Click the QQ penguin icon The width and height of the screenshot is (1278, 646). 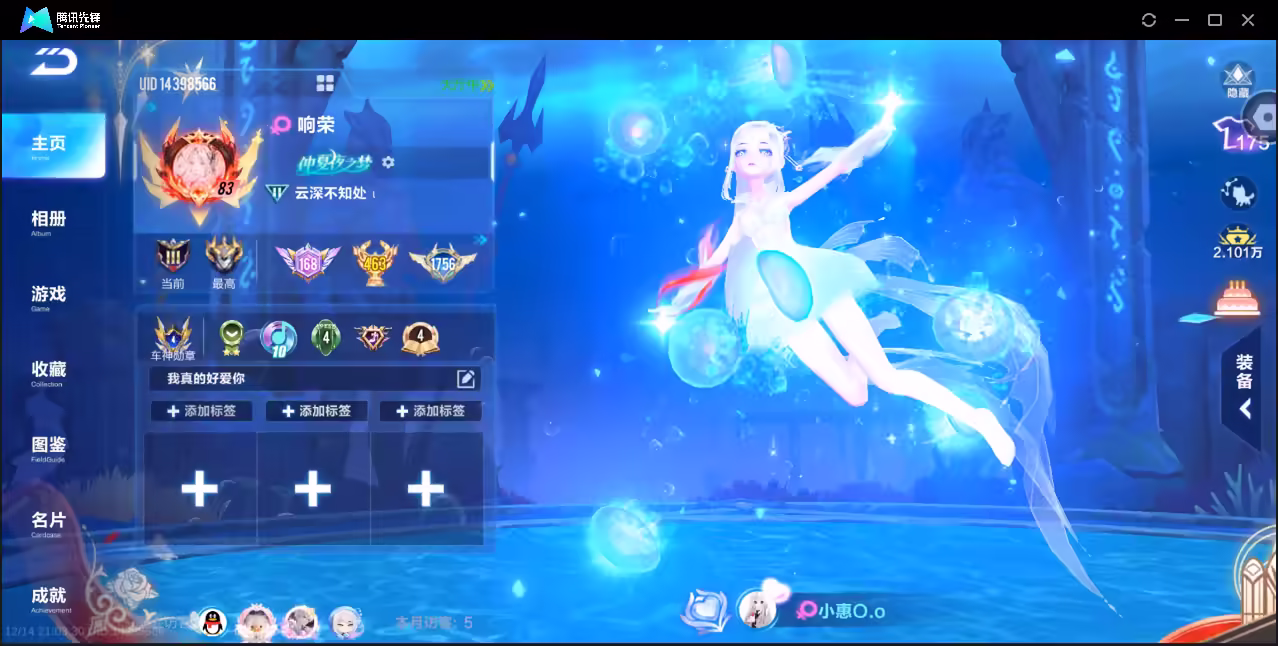(212, 623)
